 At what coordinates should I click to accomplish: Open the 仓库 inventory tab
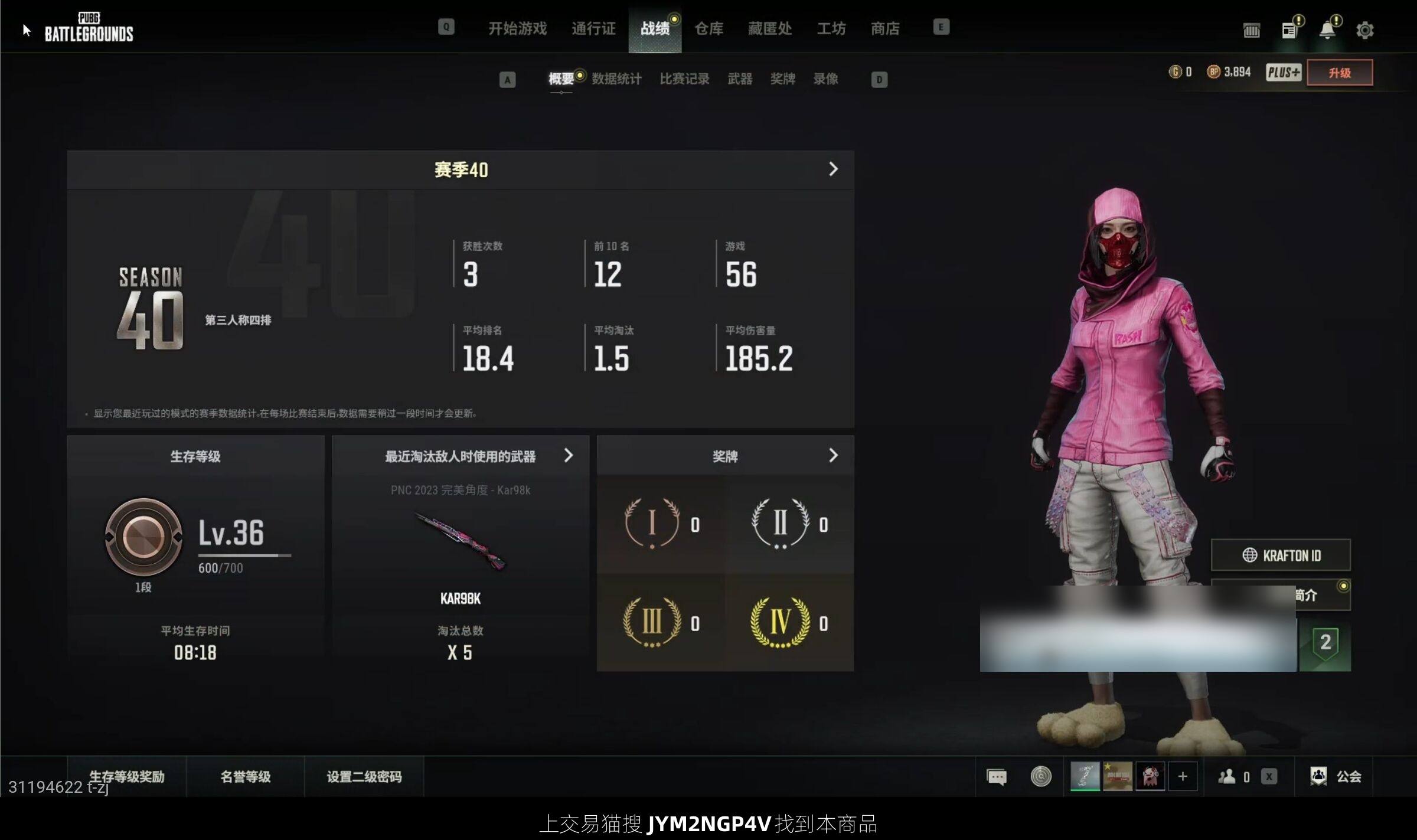point(708,28)
